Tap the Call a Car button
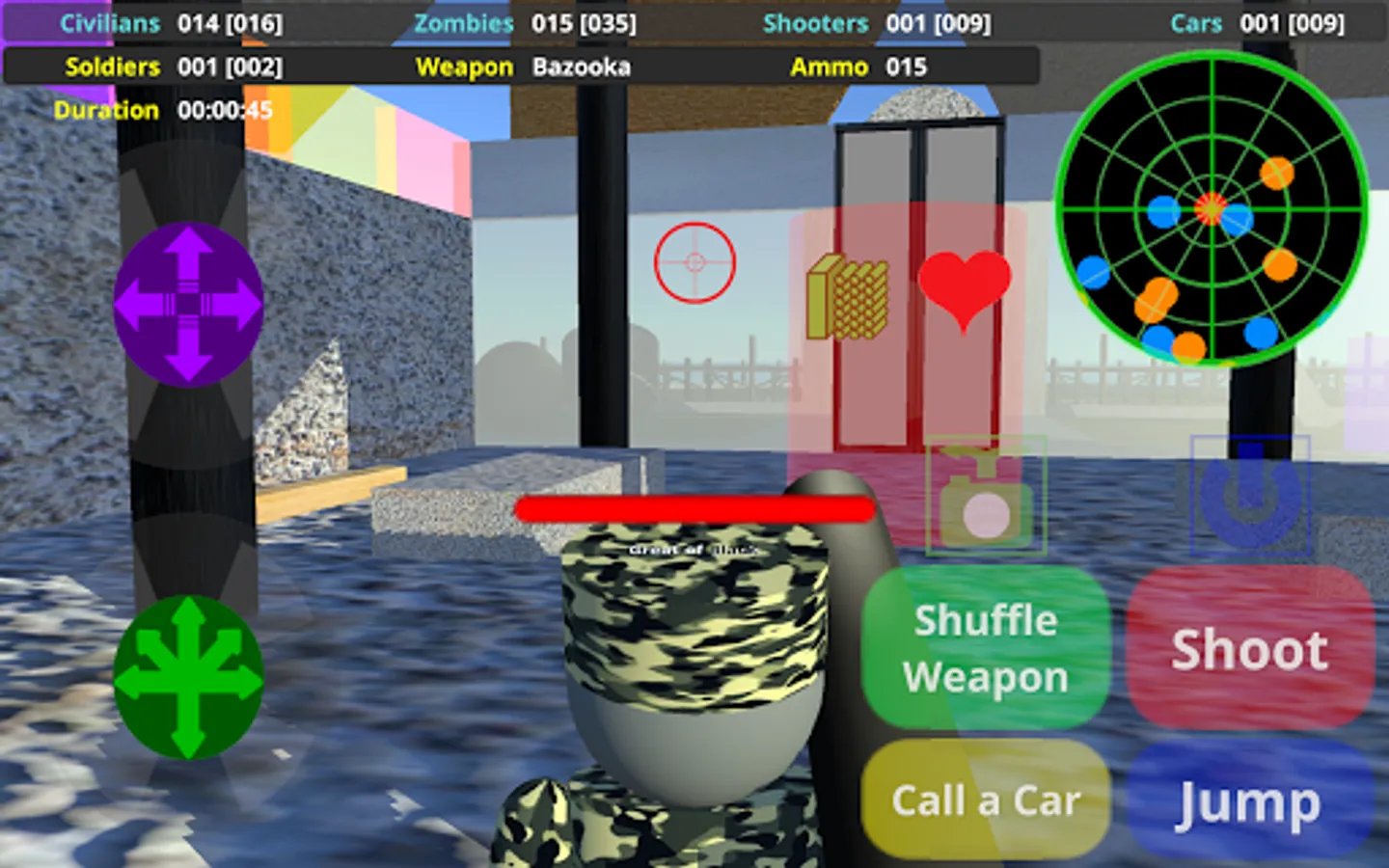 [x=986, y=800]
